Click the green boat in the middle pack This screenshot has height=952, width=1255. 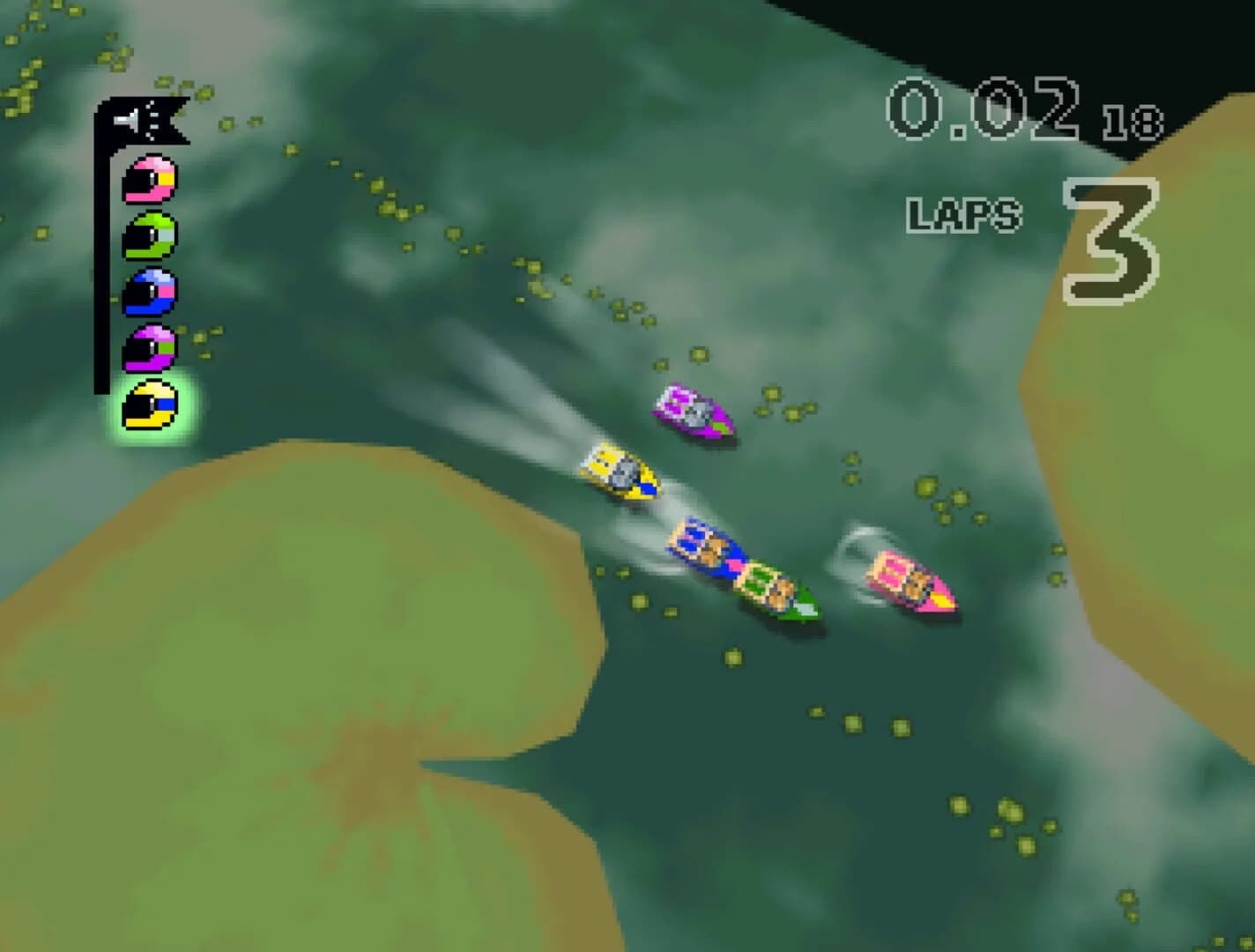point(772,591)
